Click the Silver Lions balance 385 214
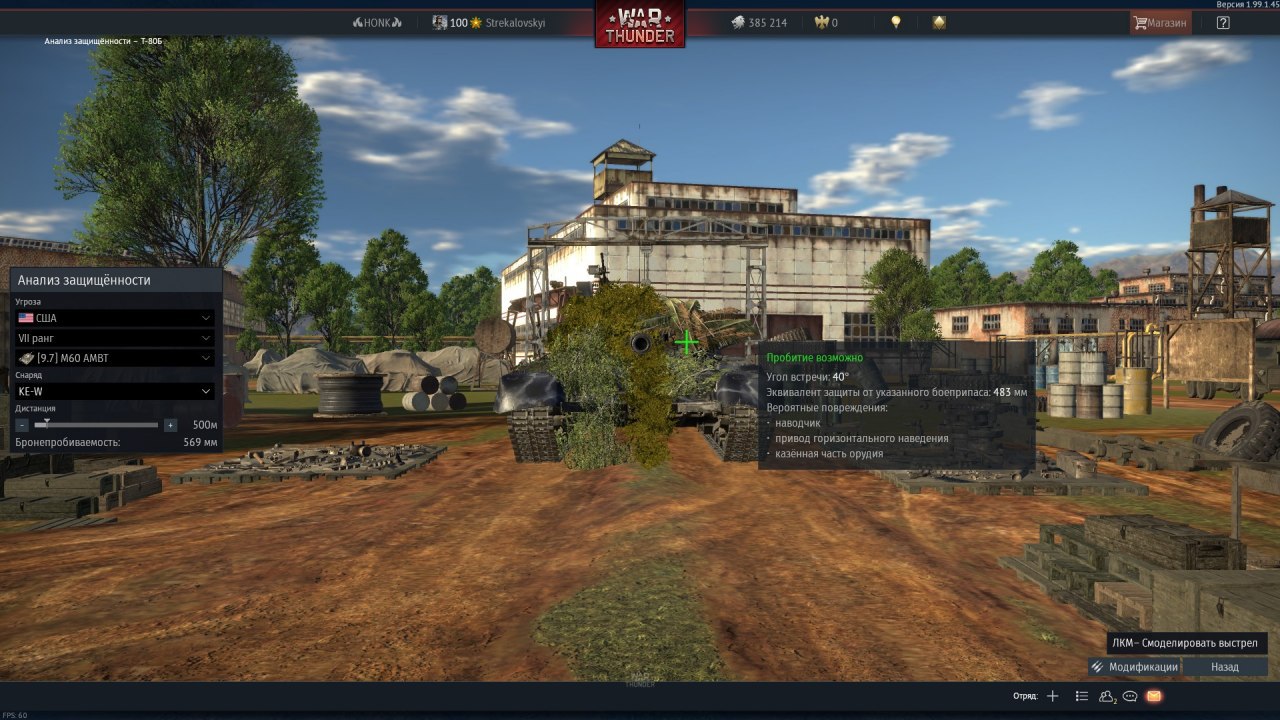Image resolution: width=1280 pixels, height=720 pixels. pos(758,22)
